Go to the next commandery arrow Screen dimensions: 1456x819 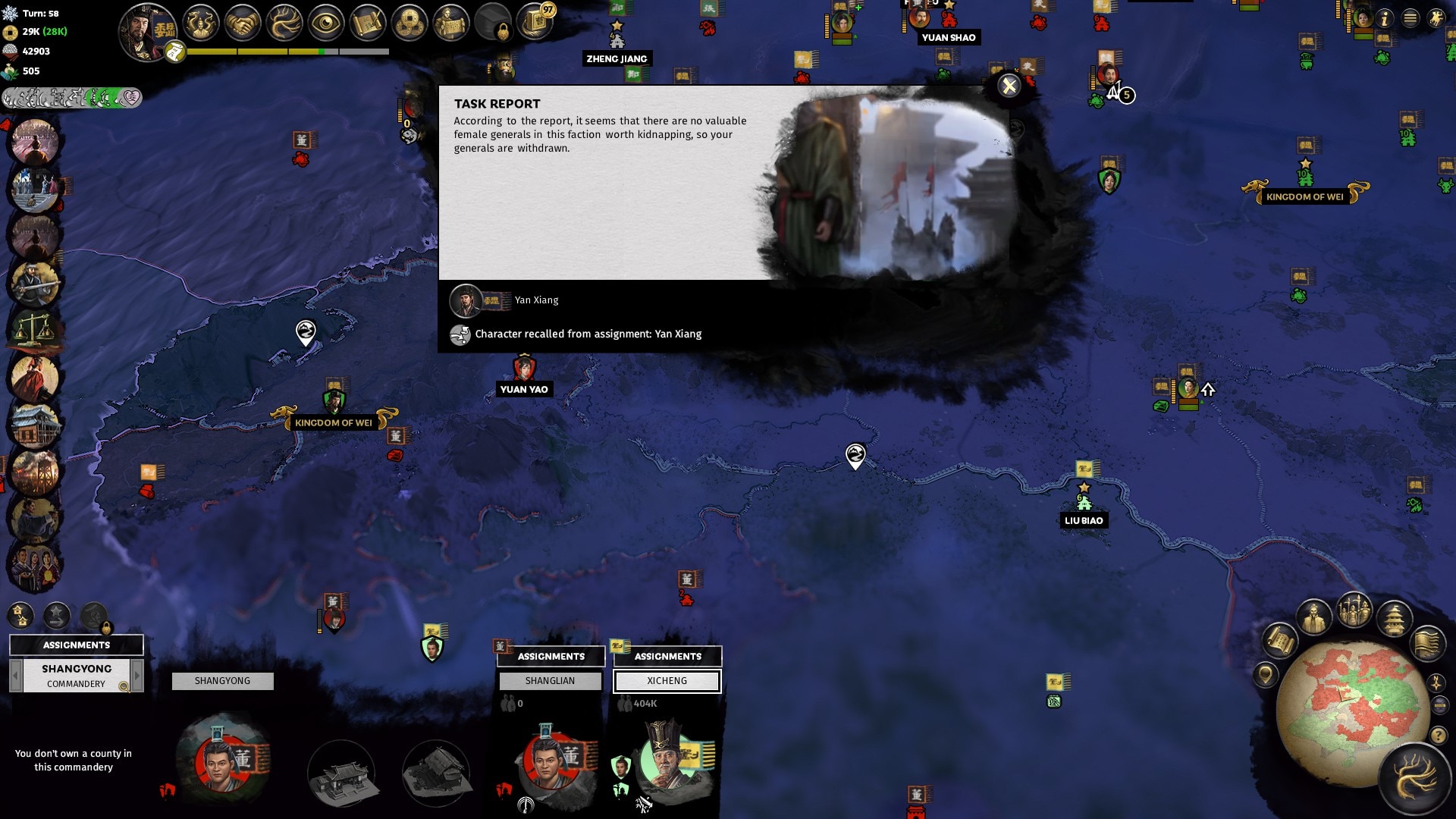pyautogui.click(x=137, y=675)
